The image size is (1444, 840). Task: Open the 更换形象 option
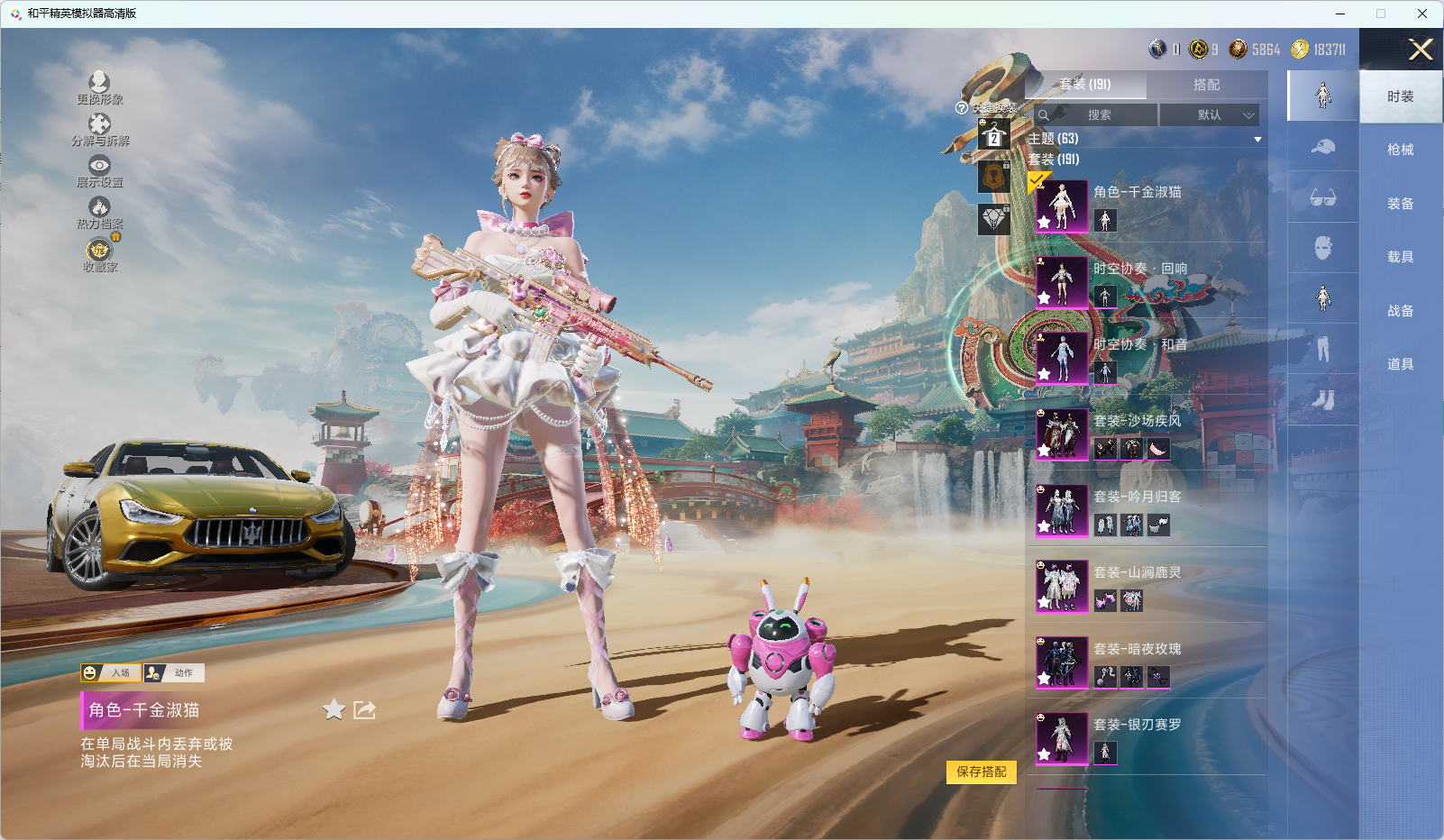(x=99, y=88)
